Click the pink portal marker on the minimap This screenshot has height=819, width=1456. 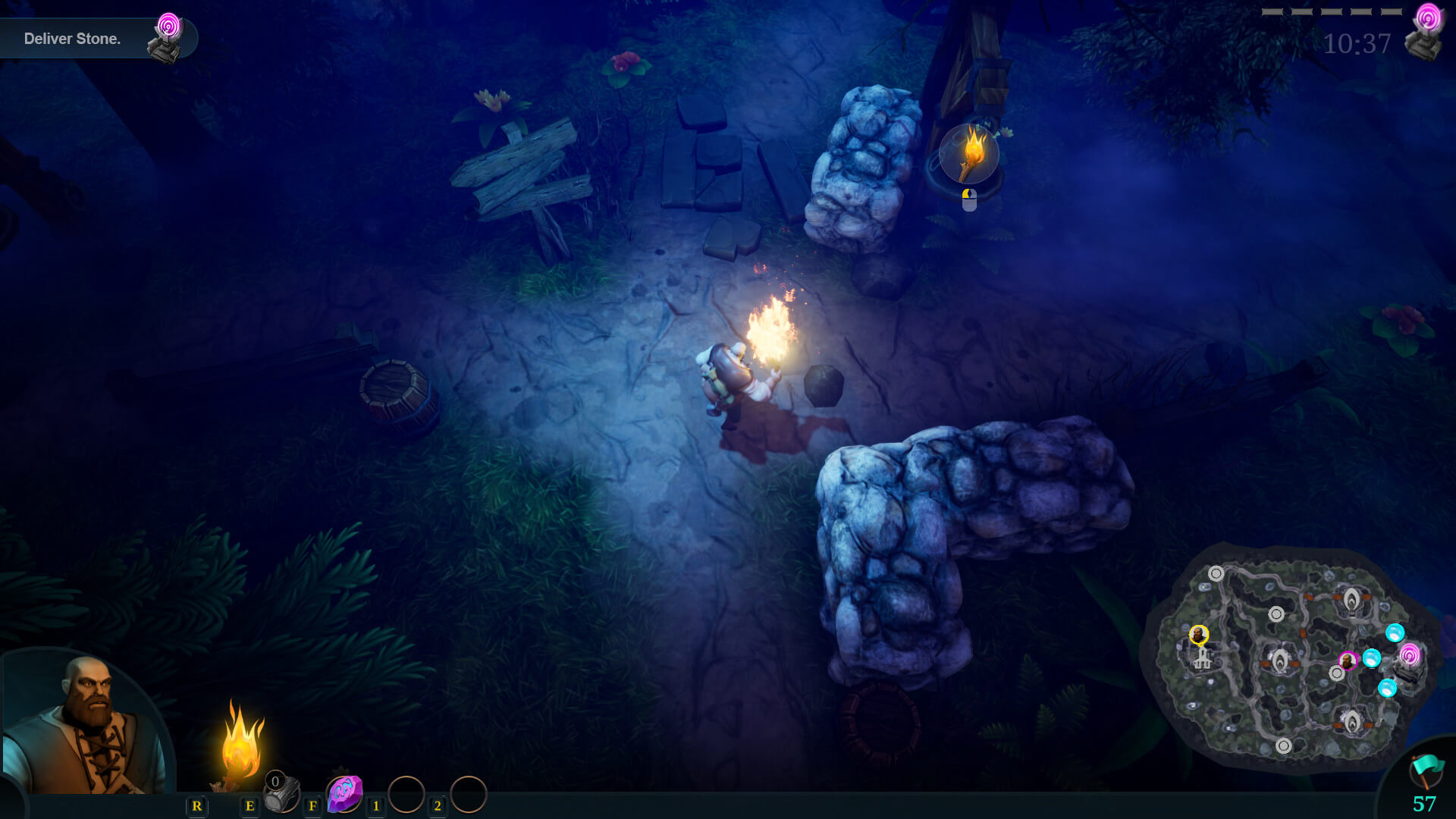1409,654
